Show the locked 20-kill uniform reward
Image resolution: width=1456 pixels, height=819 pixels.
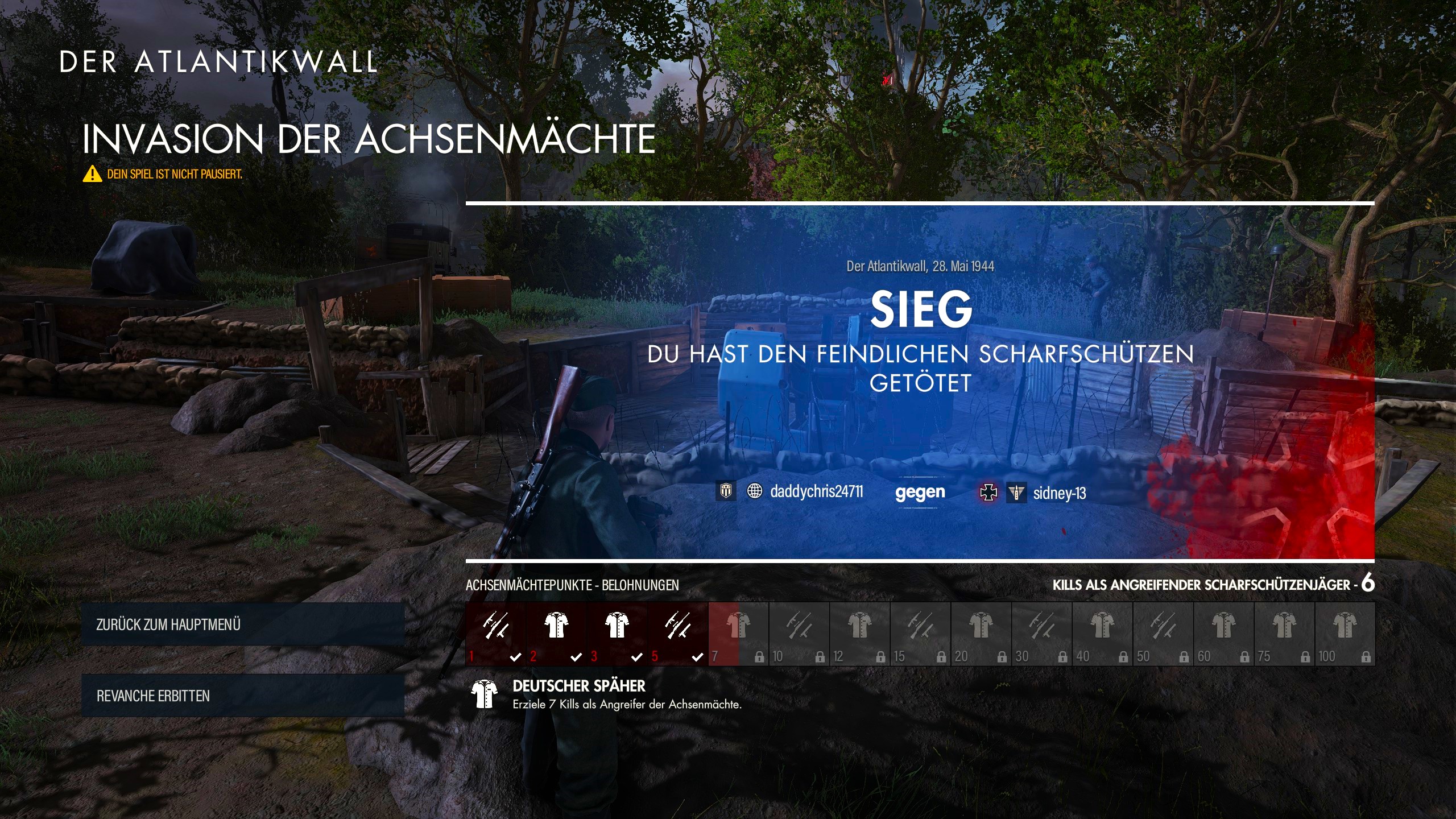click(x=981, y=633)
